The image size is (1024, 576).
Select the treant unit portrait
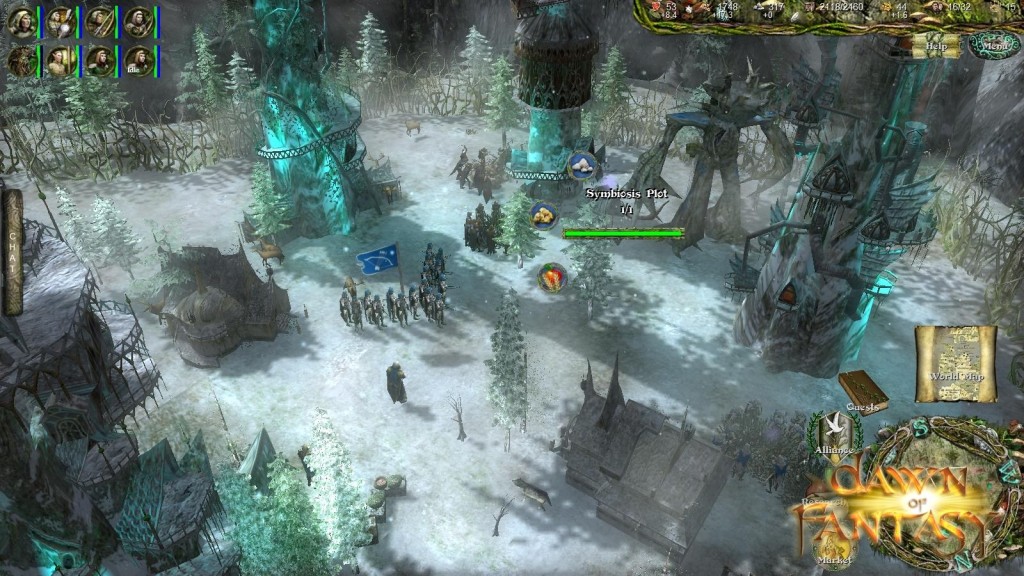tap(20, 61)
